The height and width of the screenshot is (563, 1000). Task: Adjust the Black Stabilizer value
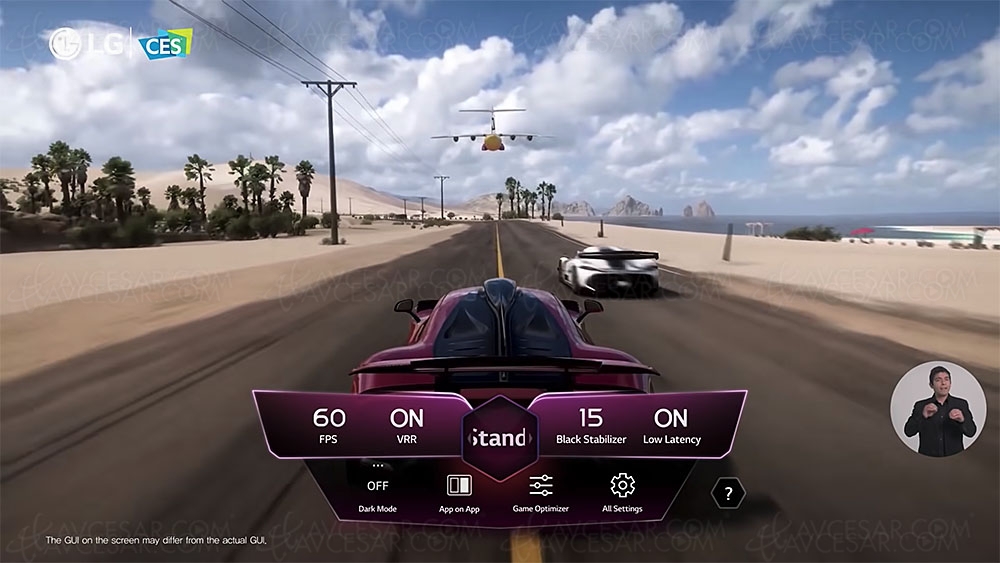[590, 424]
